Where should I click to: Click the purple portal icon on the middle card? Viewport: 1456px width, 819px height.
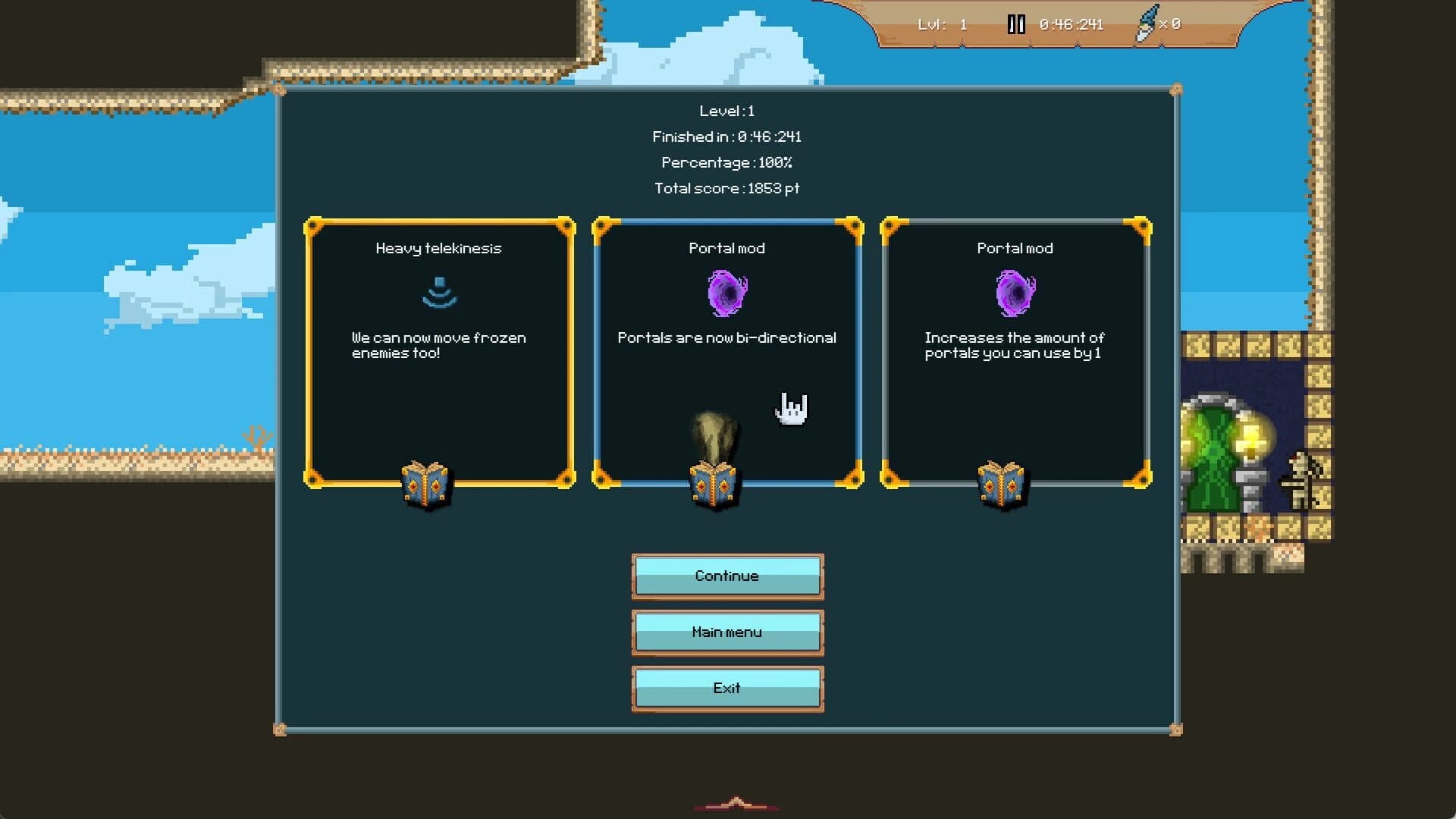click(x=726, y=294)
